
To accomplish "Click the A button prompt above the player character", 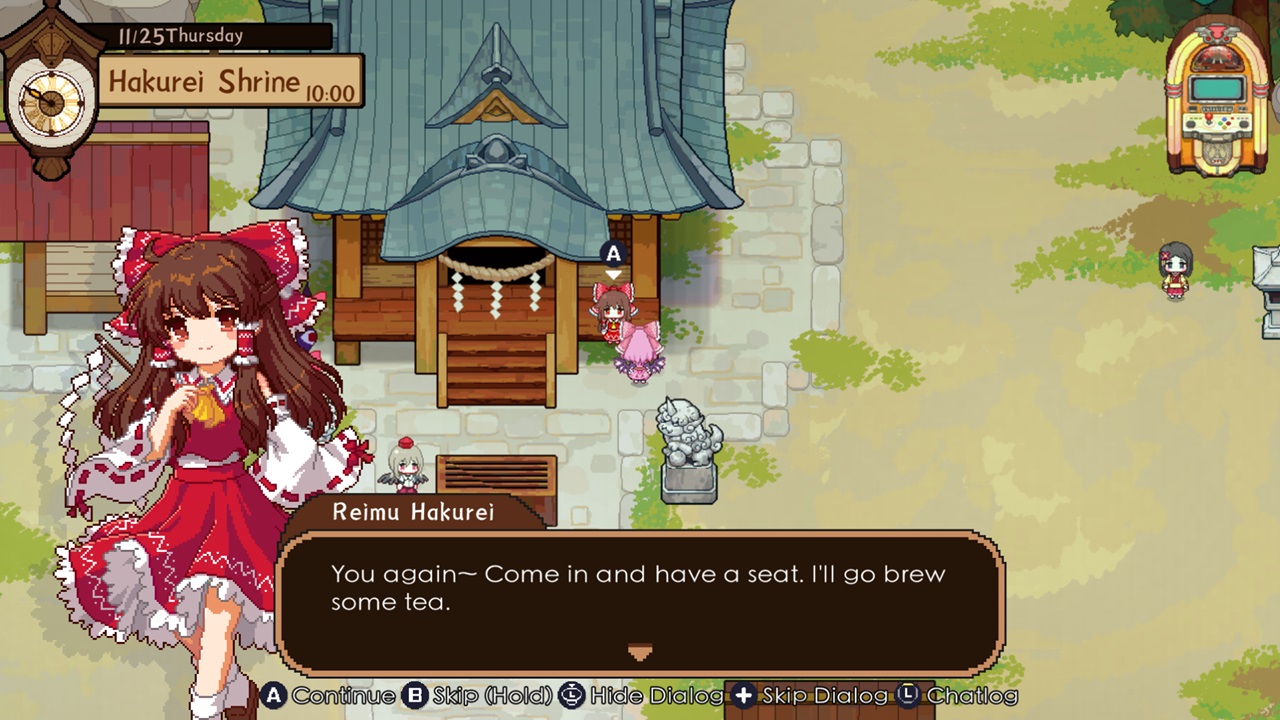I will pos(613,254).
